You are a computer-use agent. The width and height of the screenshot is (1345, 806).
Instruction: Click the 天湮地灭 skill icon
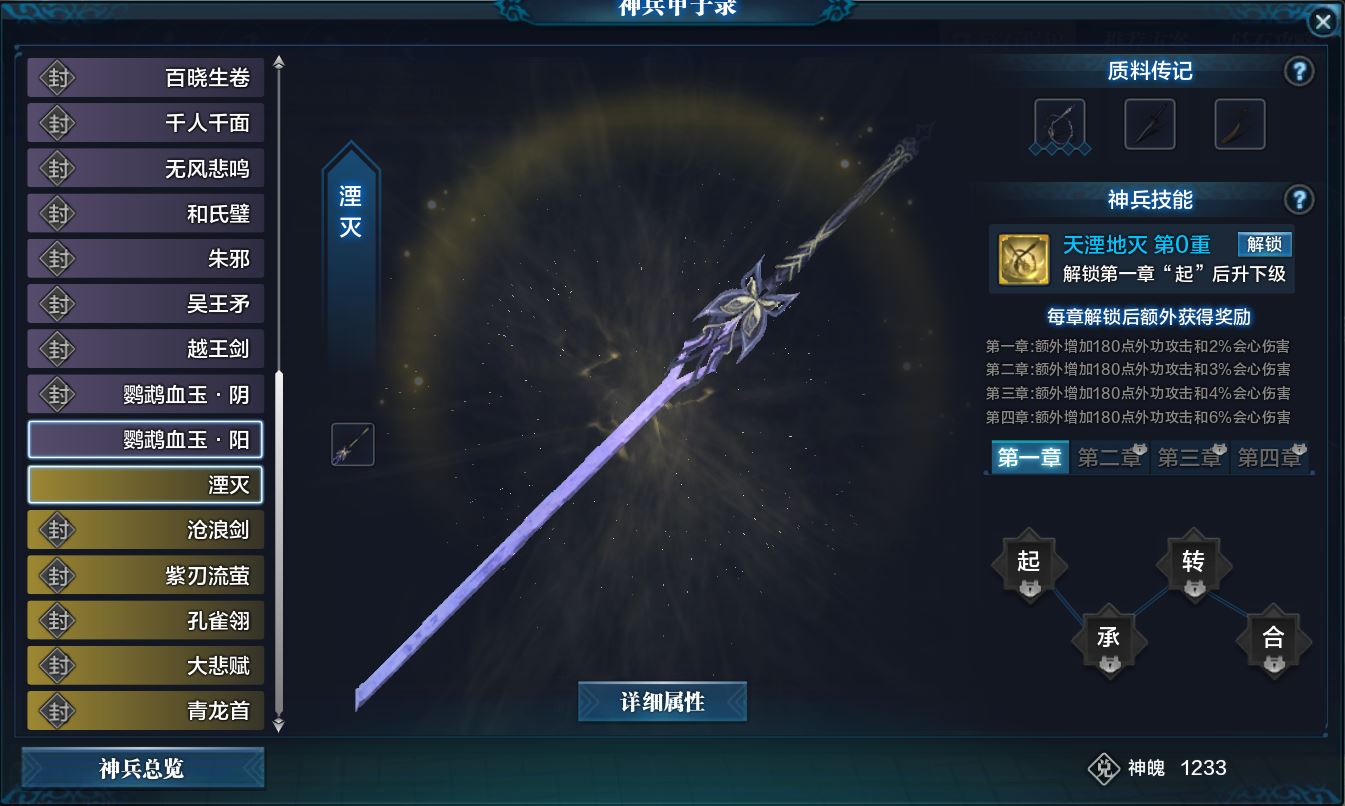[1024, 260]
